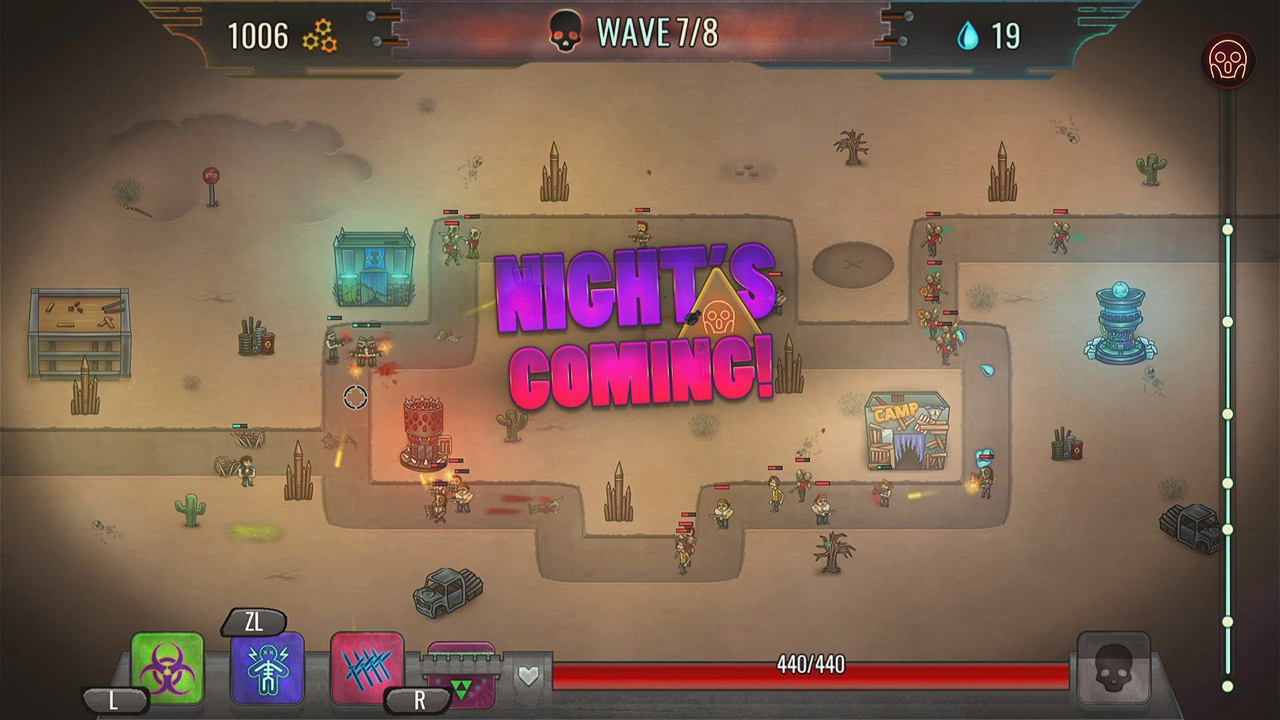This screenshot has width=1280, height=720.
Task: Click the heart icon beside the health bar
Action: point(529,675)
